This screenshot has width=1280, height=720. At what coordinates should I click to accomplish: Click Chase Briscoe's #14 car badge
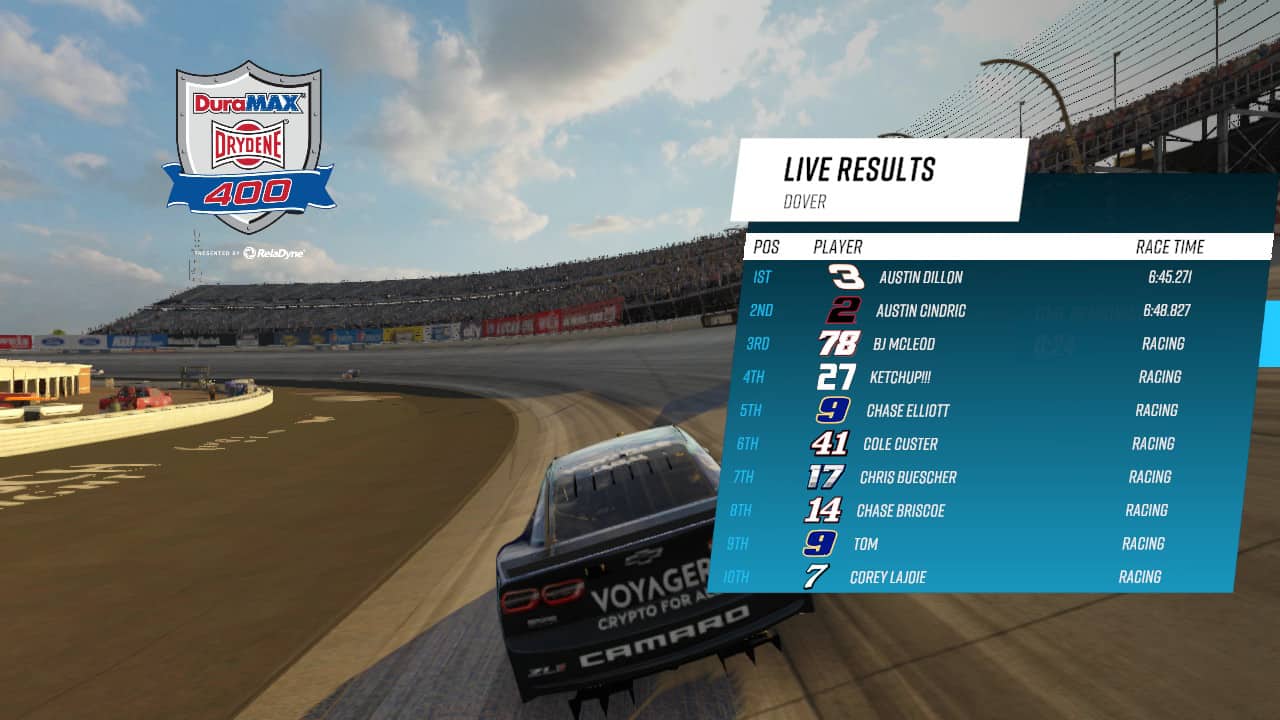click(822, 511)
